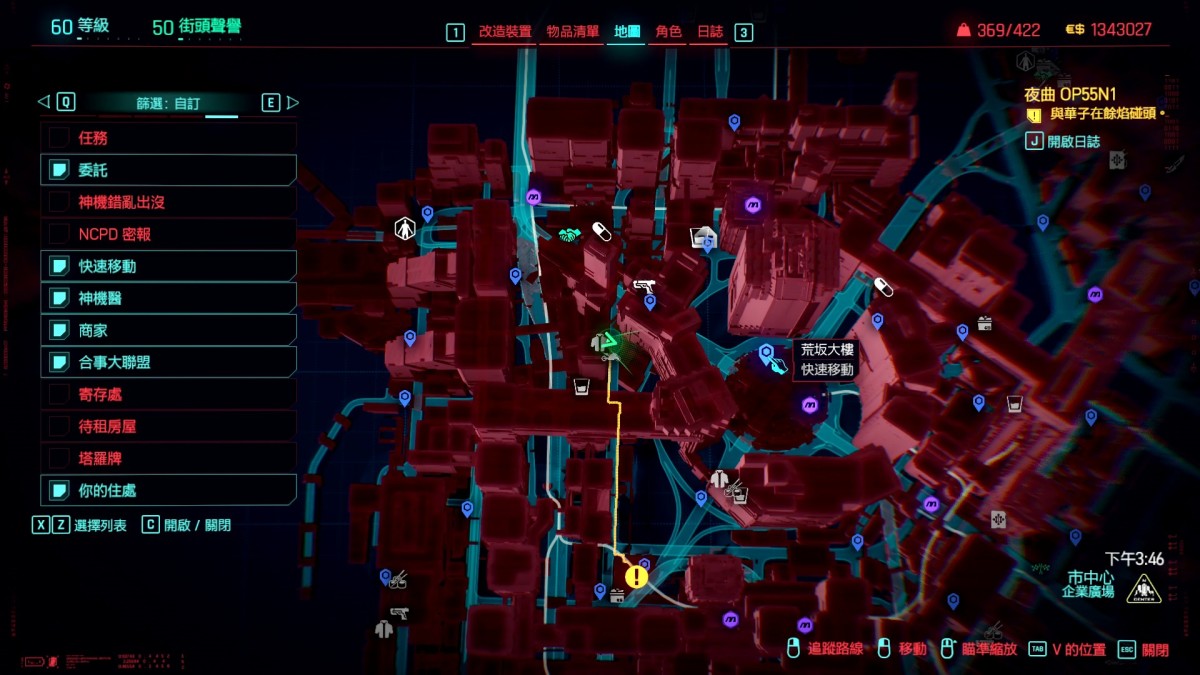Image resolution: width=1200 pixels, height=675 pixels.
Task: Select the yellow exclamation quest marker
Action: pyautogui.click(x=636, y=576)
